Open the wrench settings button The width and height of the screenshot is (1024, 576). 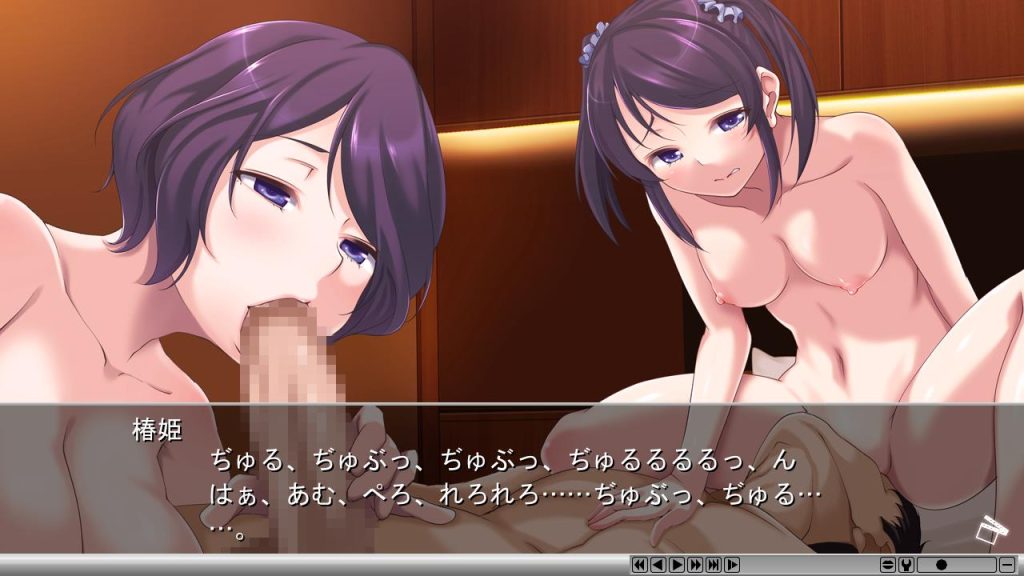(906, 565)
